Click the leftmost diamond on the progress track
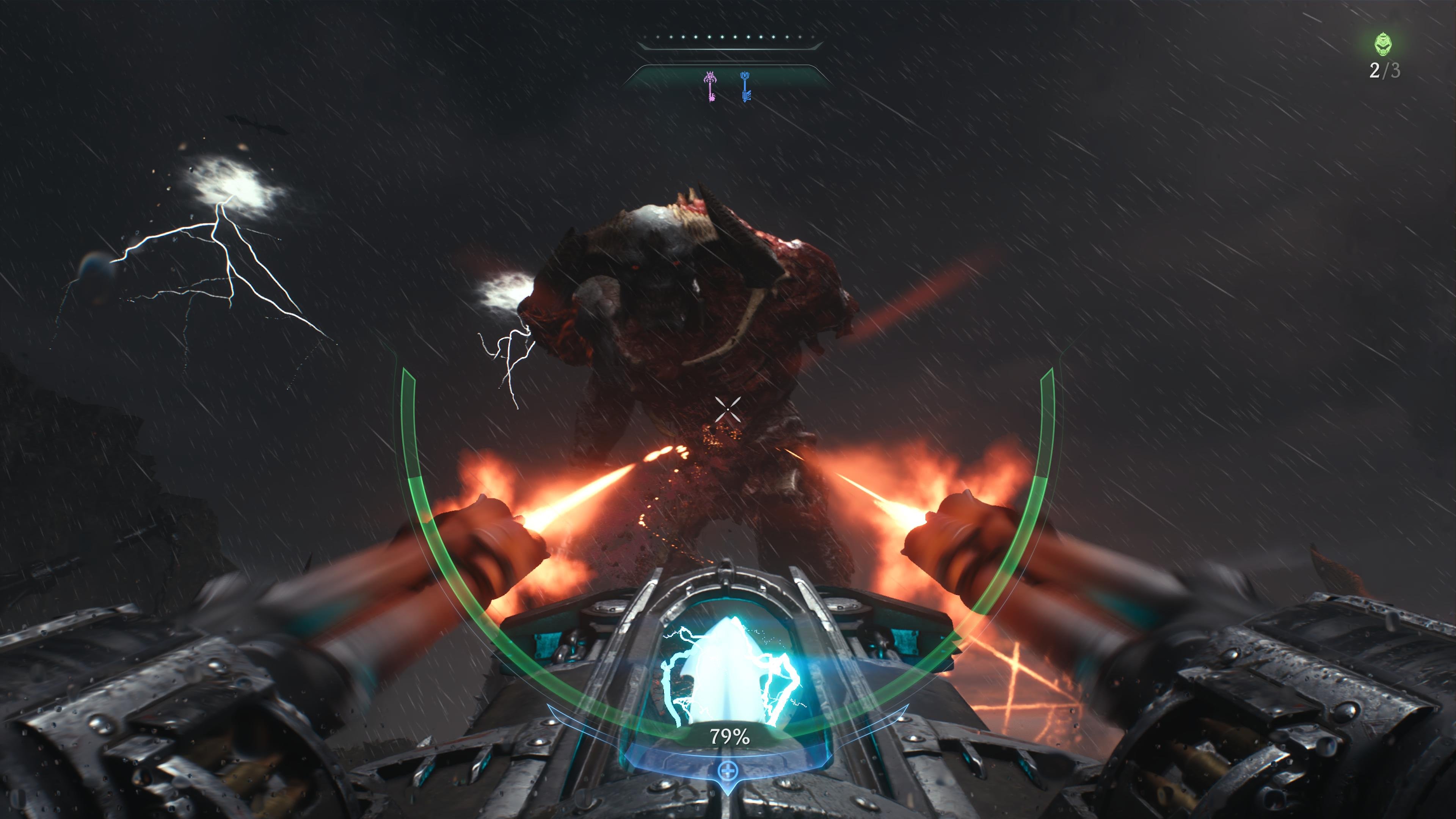This screenshot has width=1456, height=819. [645, 37]
